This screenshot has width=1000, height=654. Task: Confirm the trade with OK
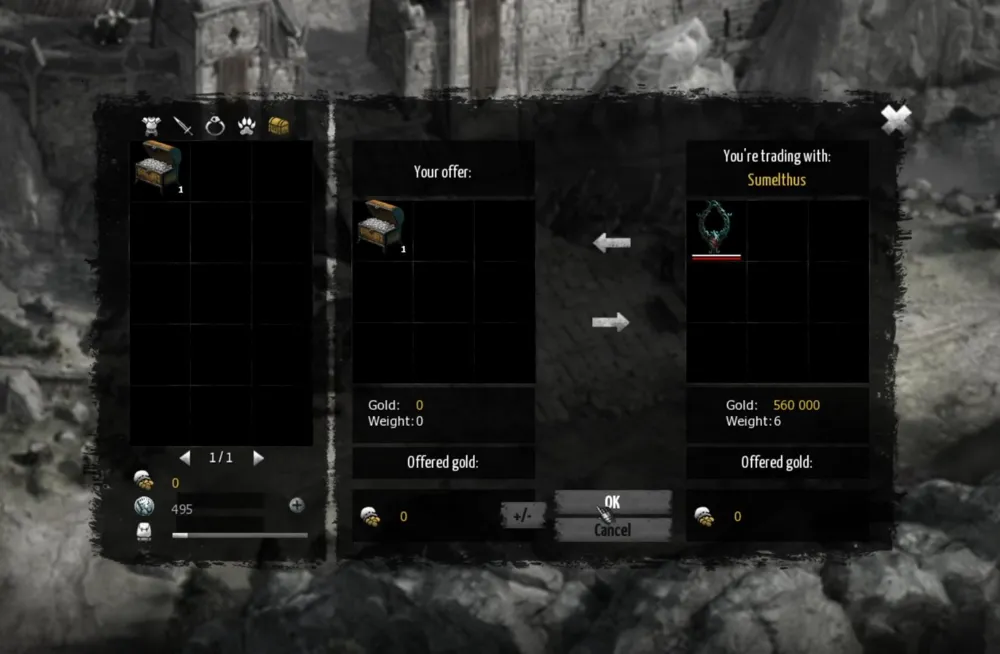(612, 502)
